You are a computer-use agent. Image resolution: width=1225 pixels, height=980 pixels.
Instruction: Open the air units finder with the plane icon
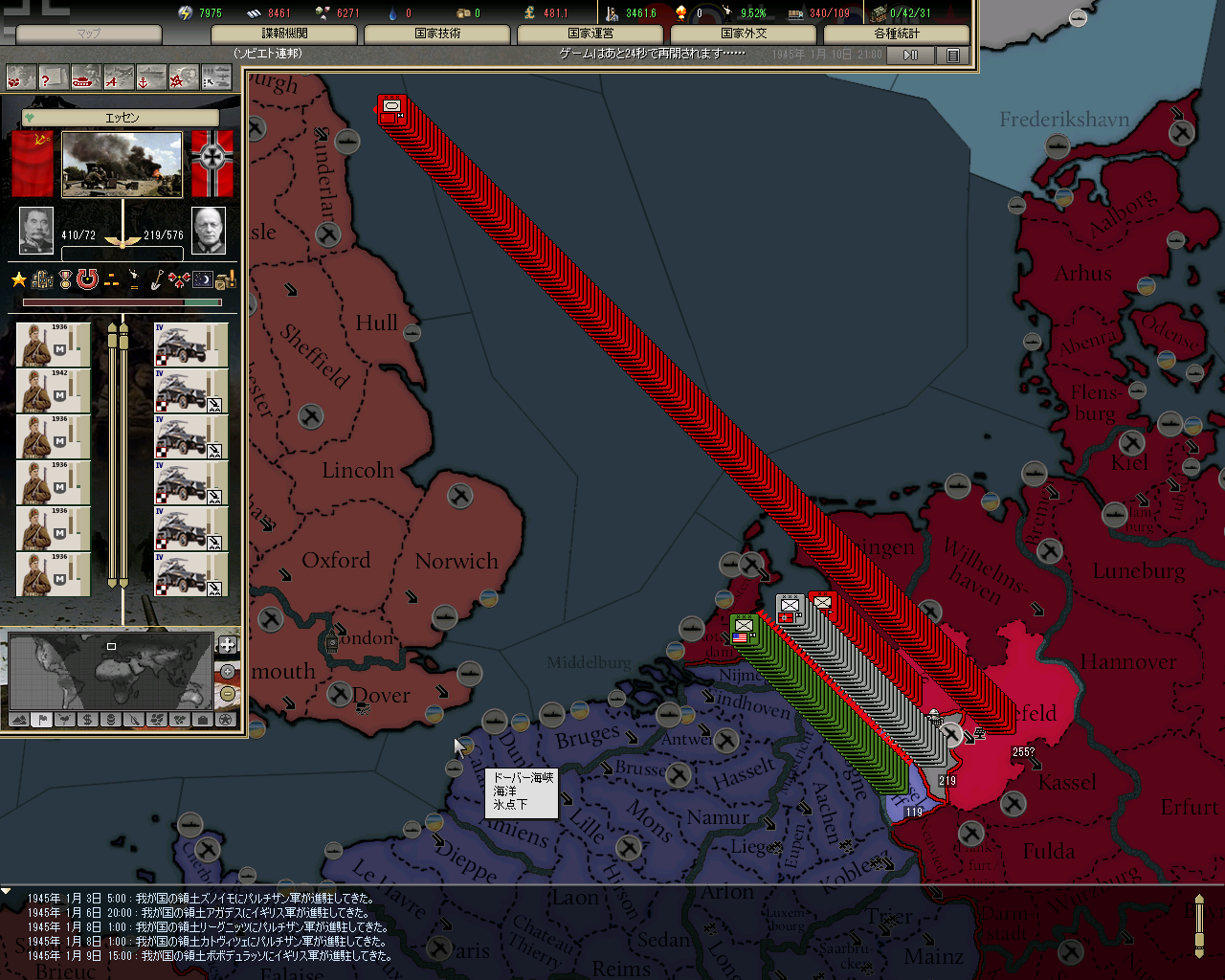[118, 78]
